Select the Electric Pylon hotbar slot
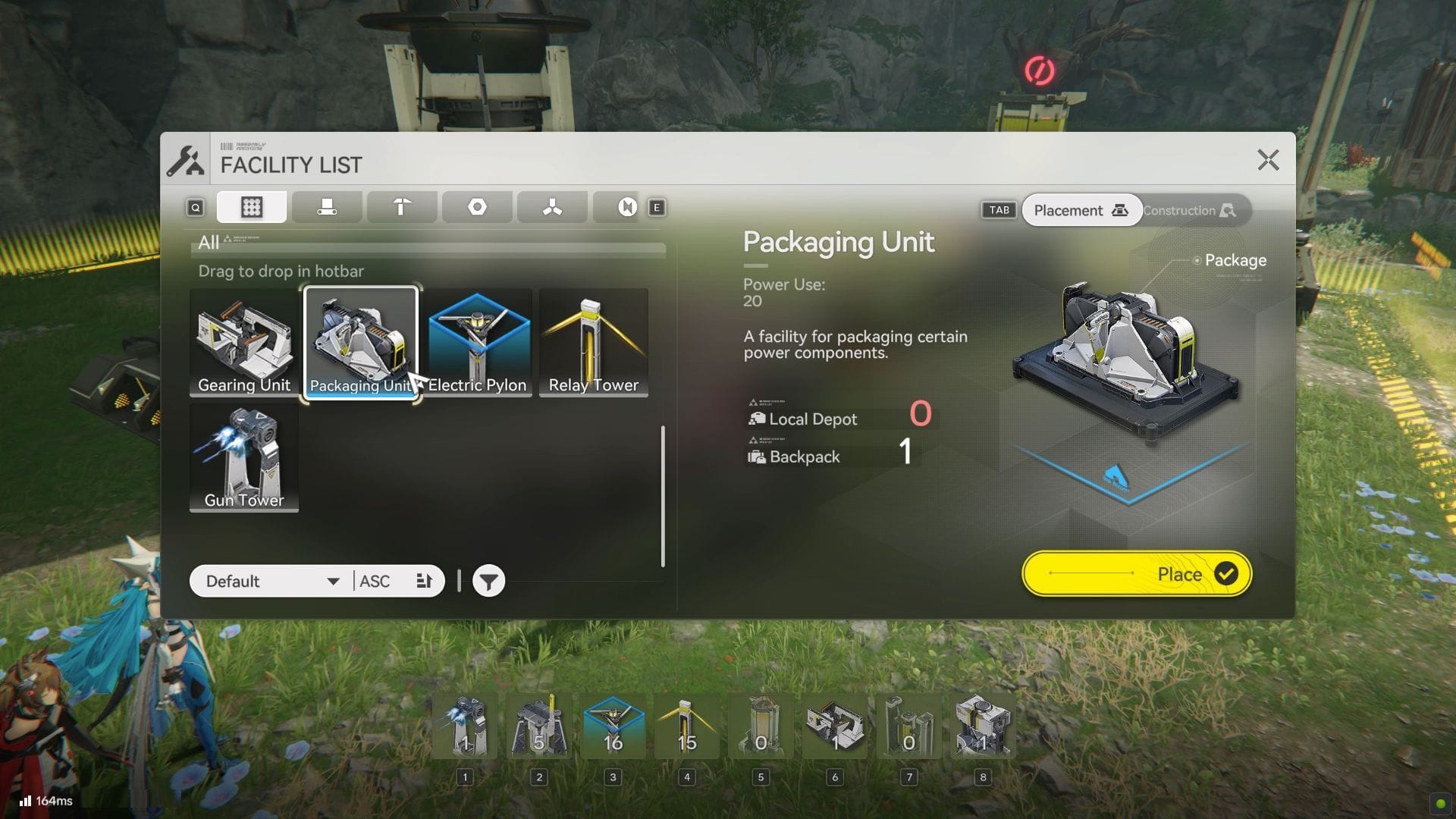 tap(613, 726)
